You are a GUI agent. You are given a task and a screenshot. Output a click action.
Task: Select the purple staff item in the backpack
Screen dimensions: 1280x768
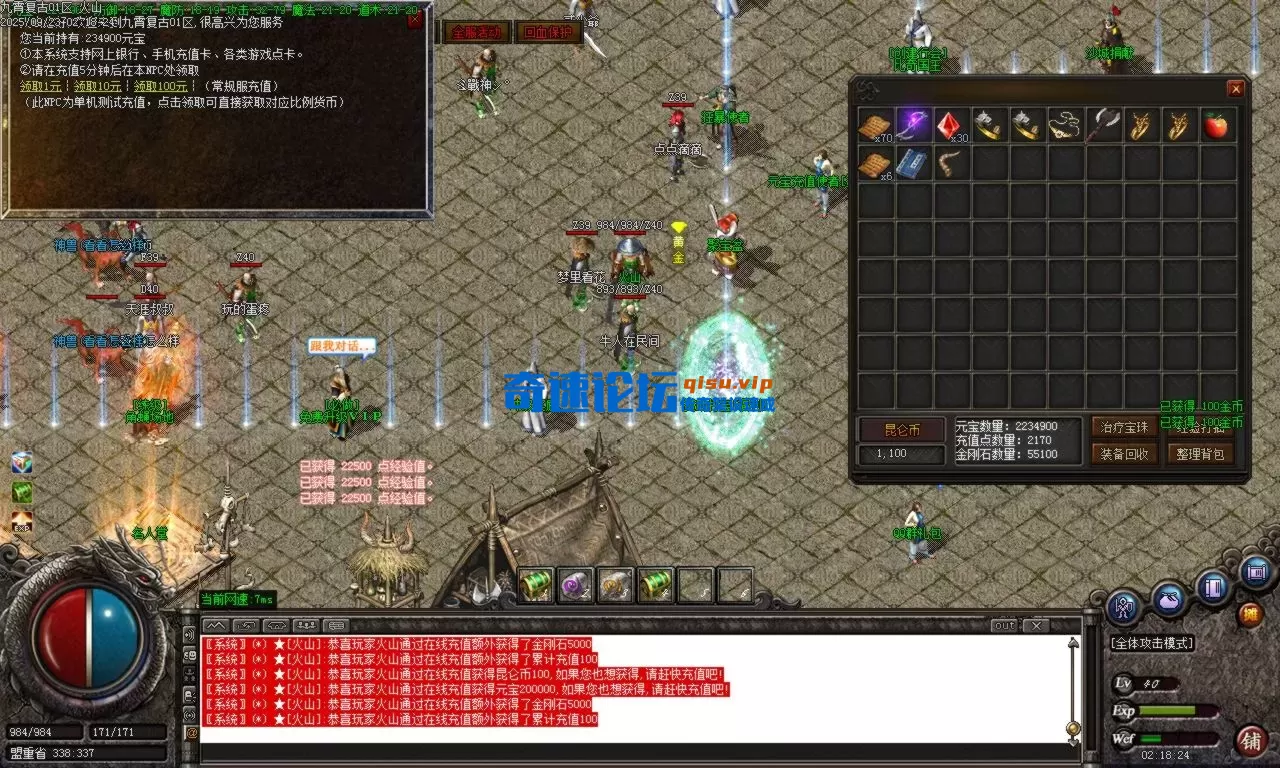[x=914, y=123]
